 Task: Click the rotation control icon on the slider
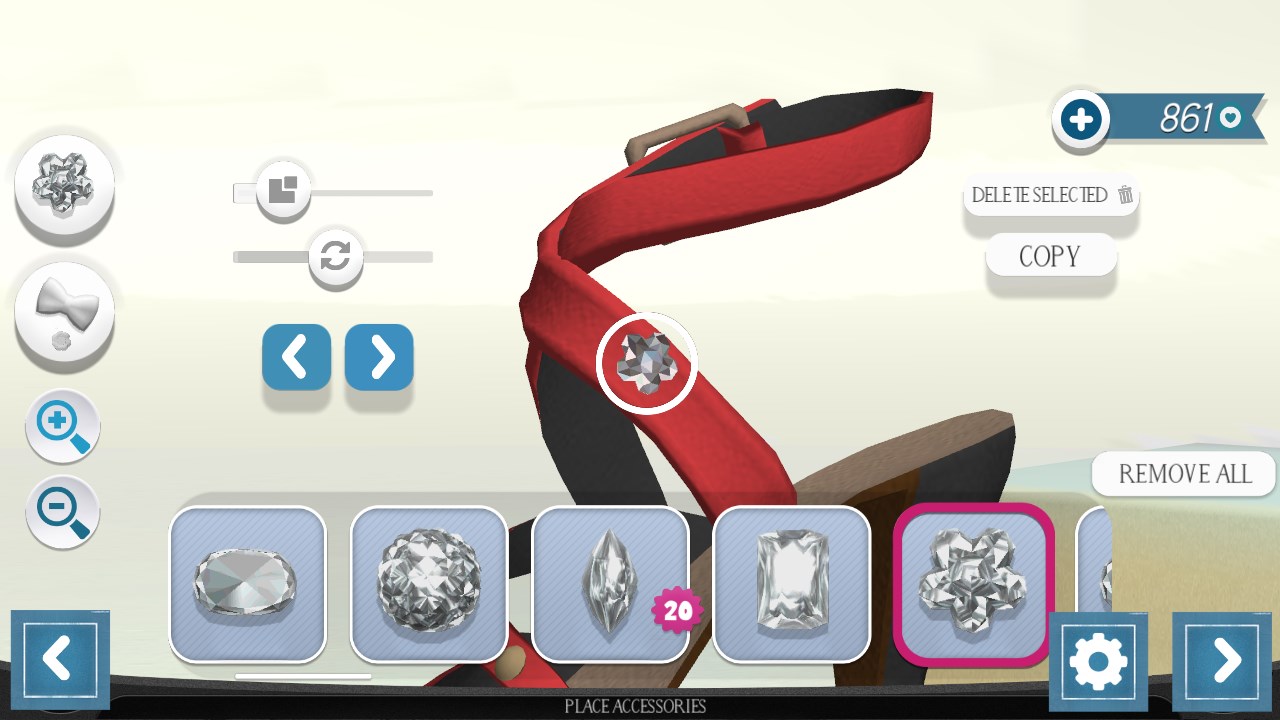[335, 257]
